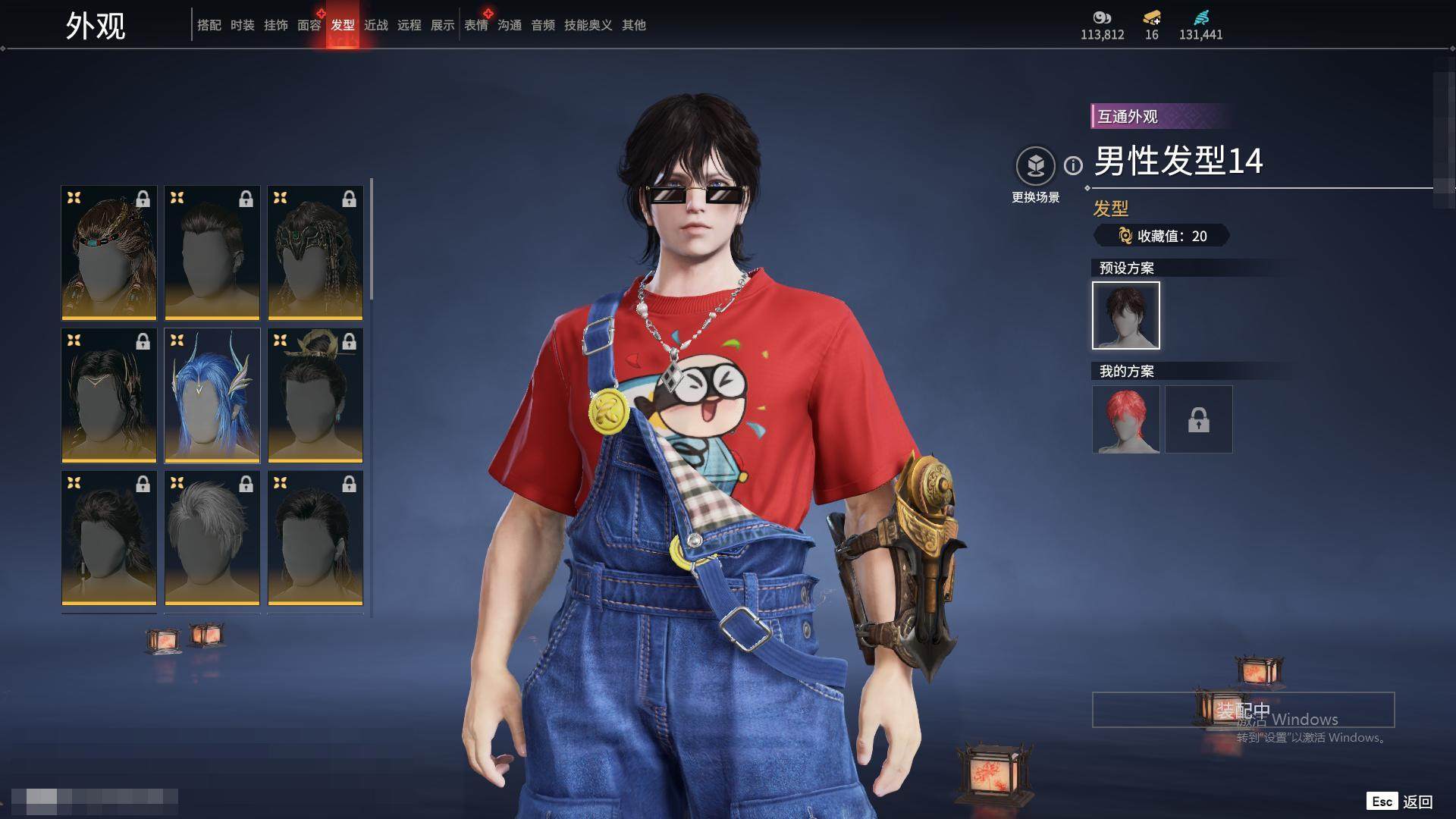Viewport: 1456px width, 819px height.
Task: Go to the 面容 face tab
Action: [309, 25]
